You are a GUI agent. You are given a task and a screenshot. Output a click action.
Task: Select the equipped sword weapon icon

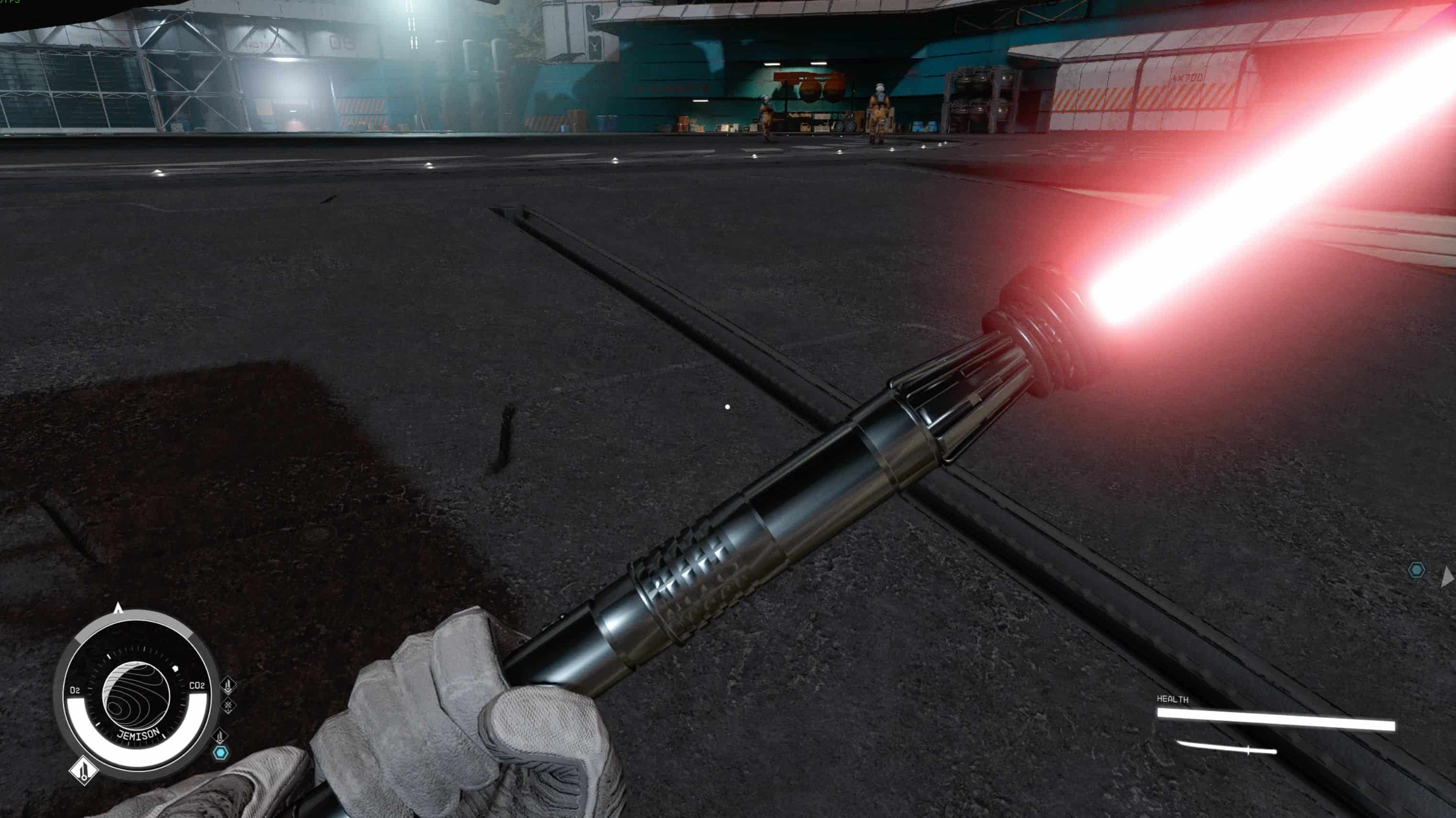coord(1226,749)
